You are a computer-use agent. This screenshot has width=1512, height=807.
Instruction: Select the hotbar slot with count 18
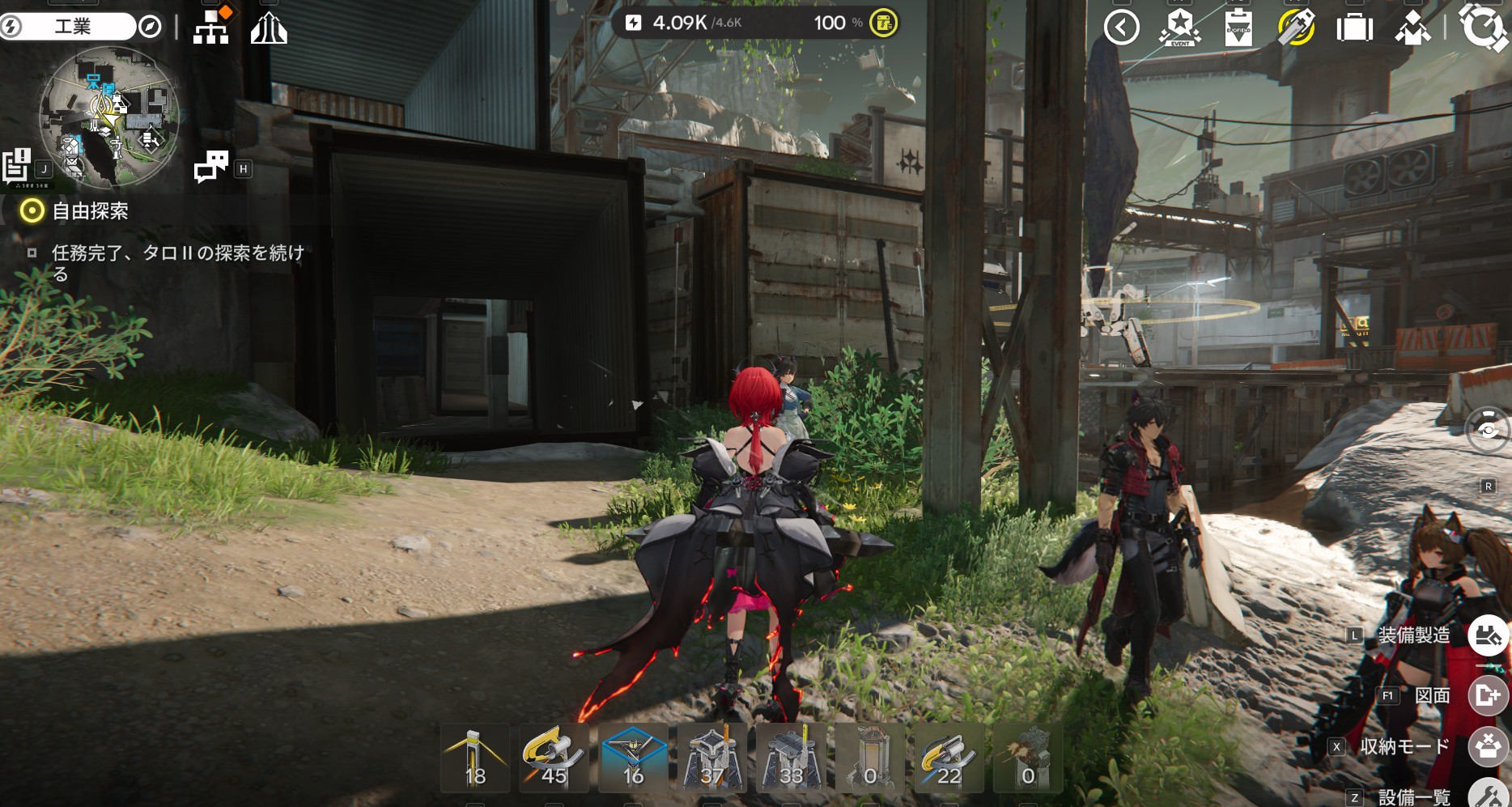coord(475,758)
